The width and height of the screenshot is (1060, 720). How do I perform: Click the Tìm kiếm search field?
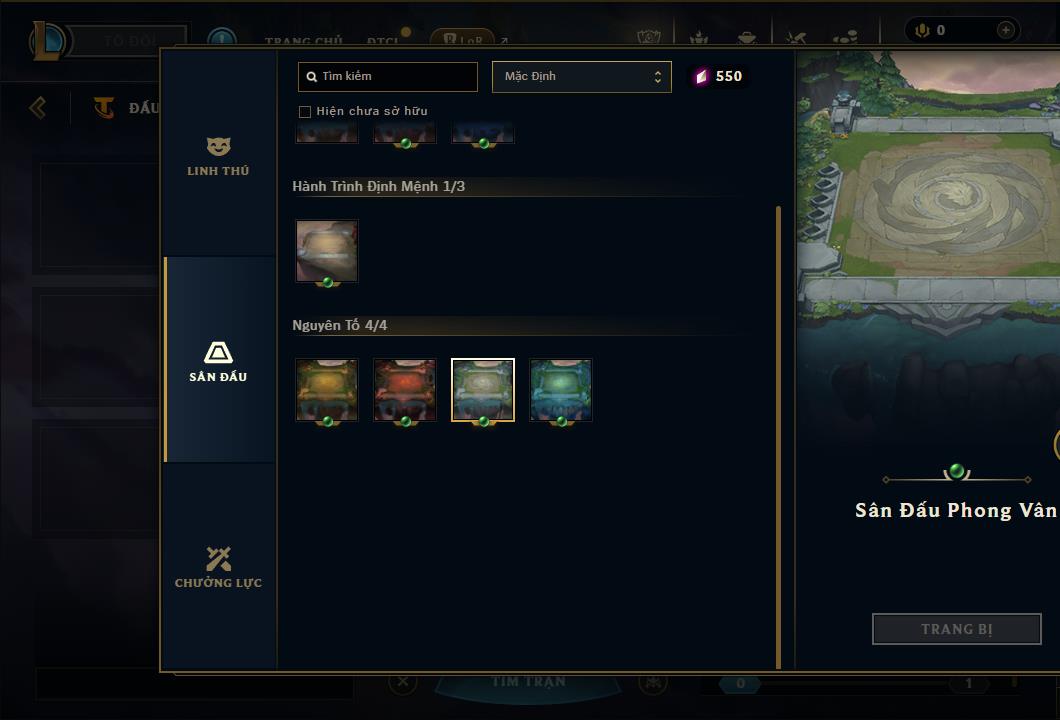[x=388, y=77]
